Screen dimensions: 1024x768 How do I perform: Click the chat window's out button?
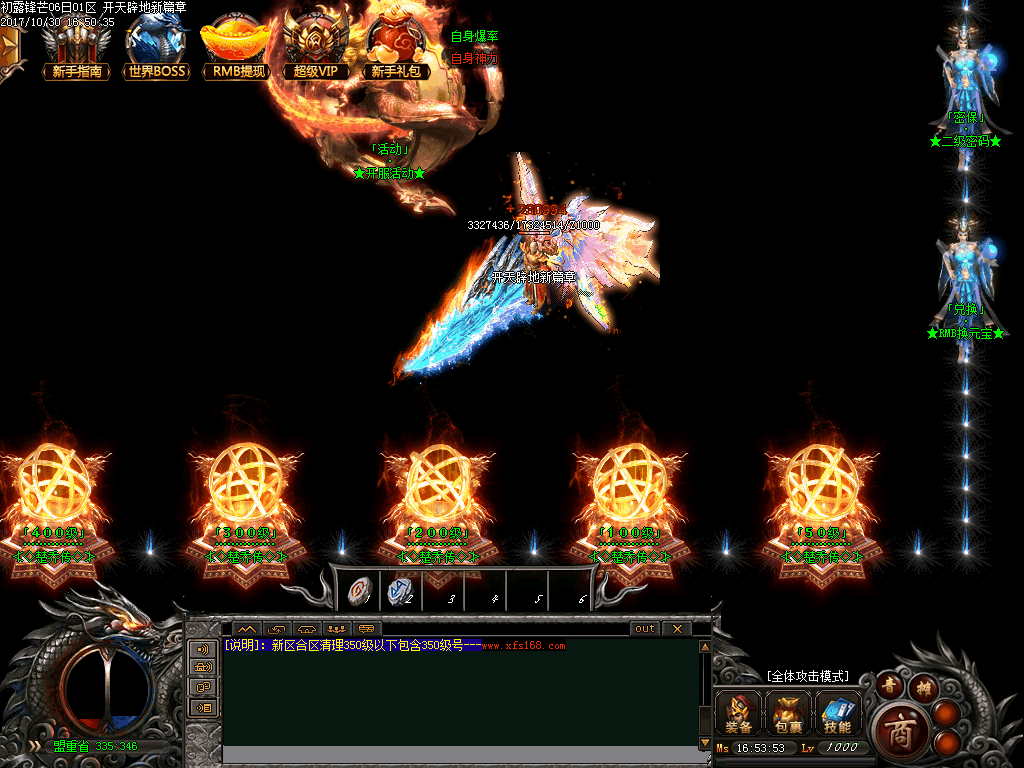(645, 629)
